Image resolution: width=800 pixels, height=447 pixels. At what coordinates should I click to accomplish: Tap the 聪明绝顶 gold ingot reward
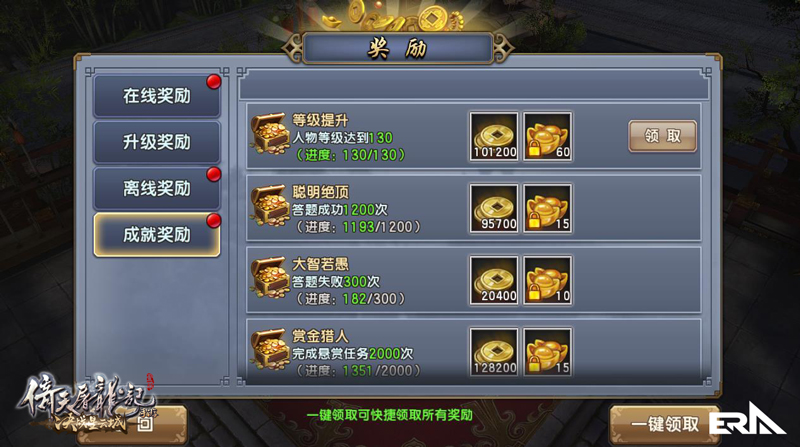coord(548,208)
